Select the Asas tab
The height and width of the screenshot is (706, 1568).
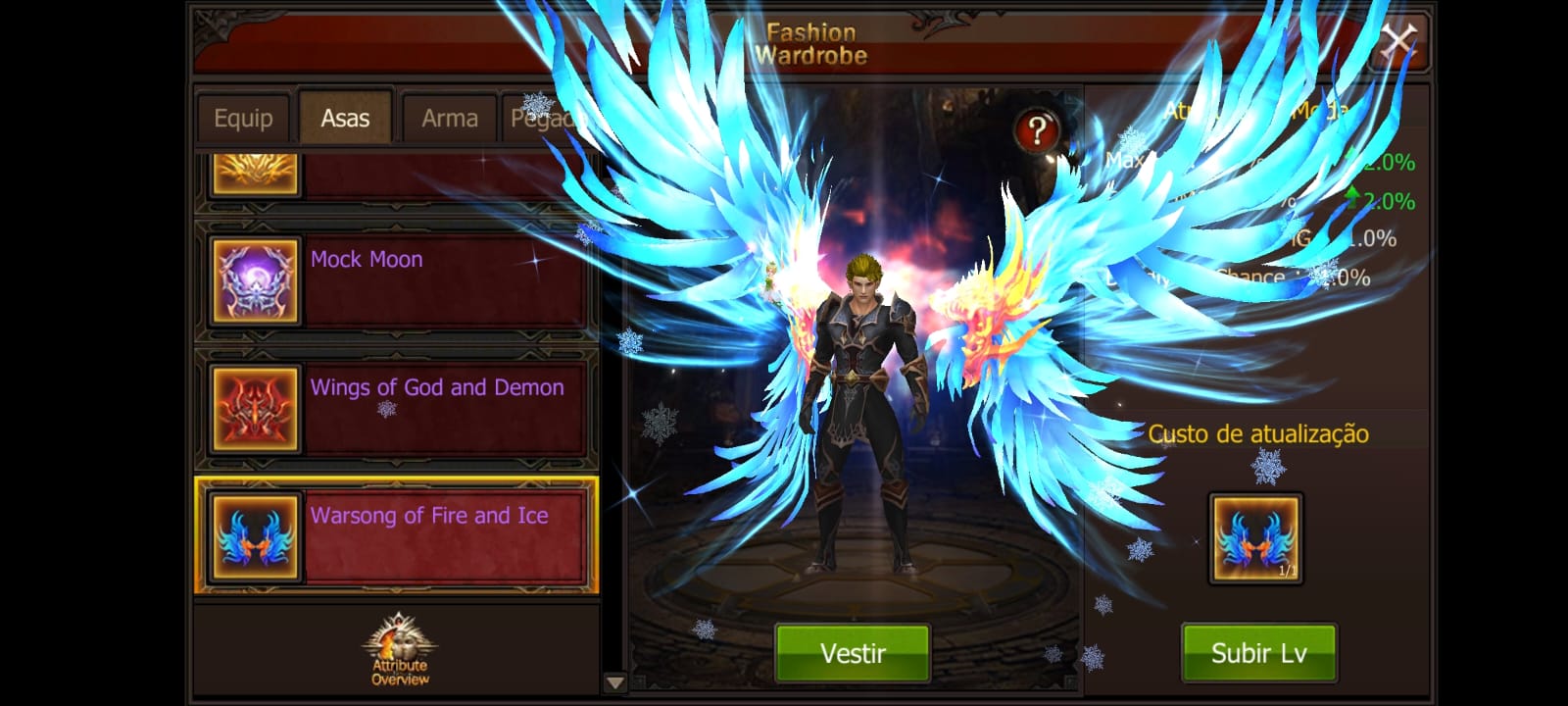click(345, 119)
